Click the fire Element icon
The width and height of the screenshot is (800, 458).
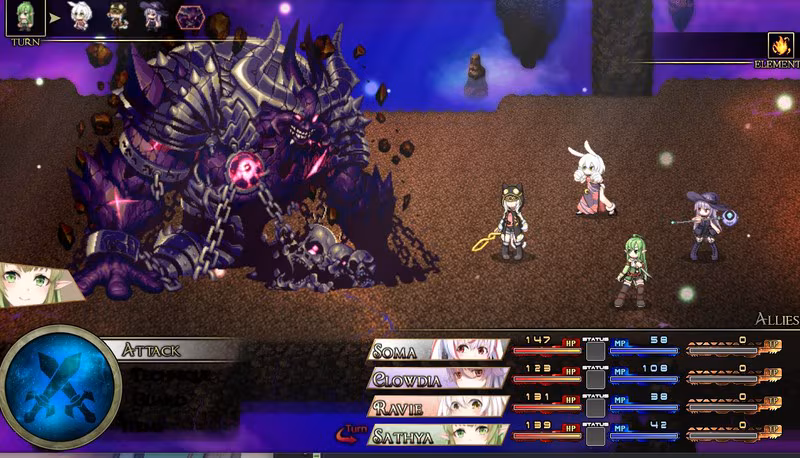780,45
